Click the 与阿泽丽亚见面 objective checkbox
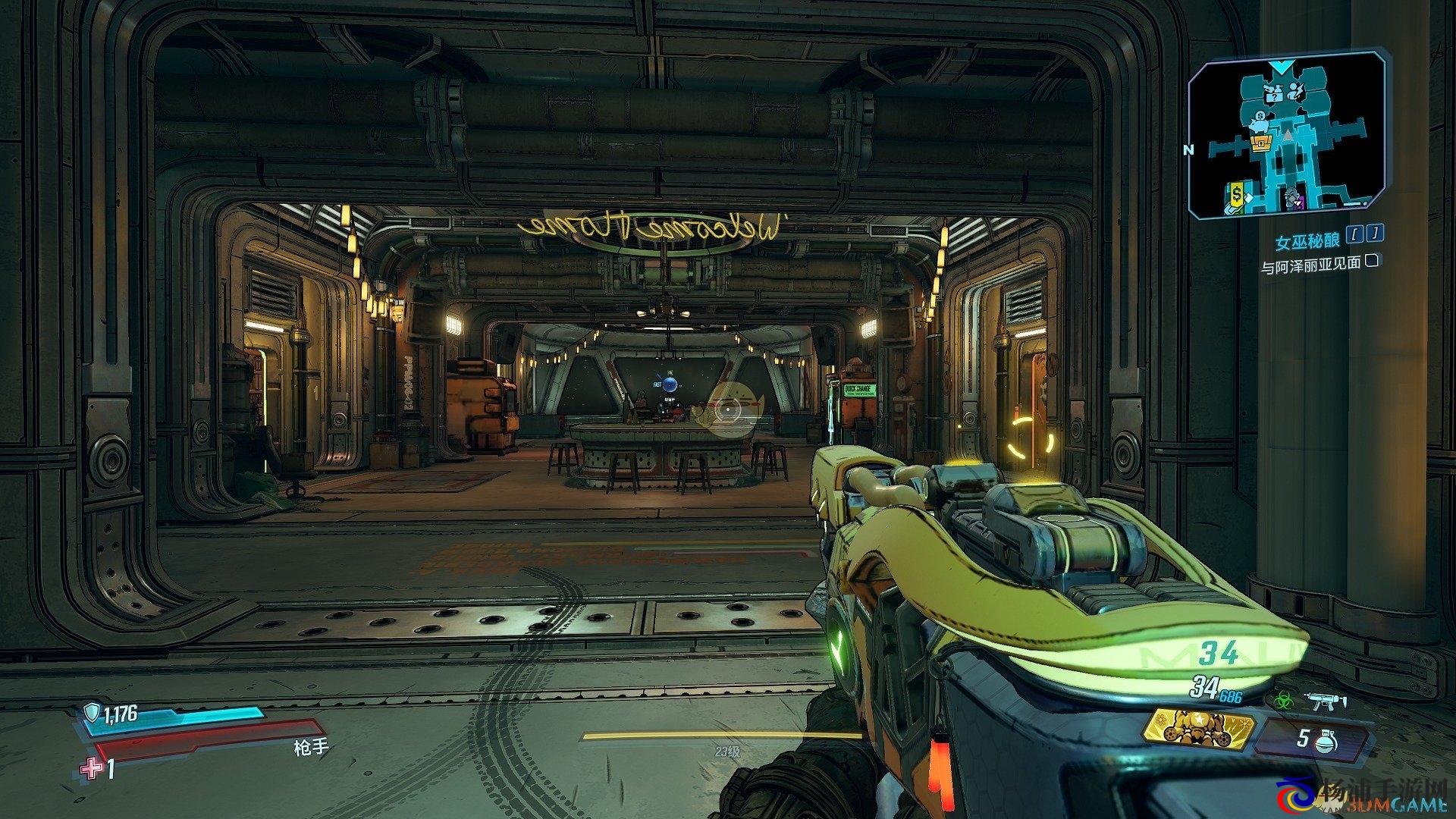Image resolution: width=1456 pixels, height=819 pixels. [1371, 262]
